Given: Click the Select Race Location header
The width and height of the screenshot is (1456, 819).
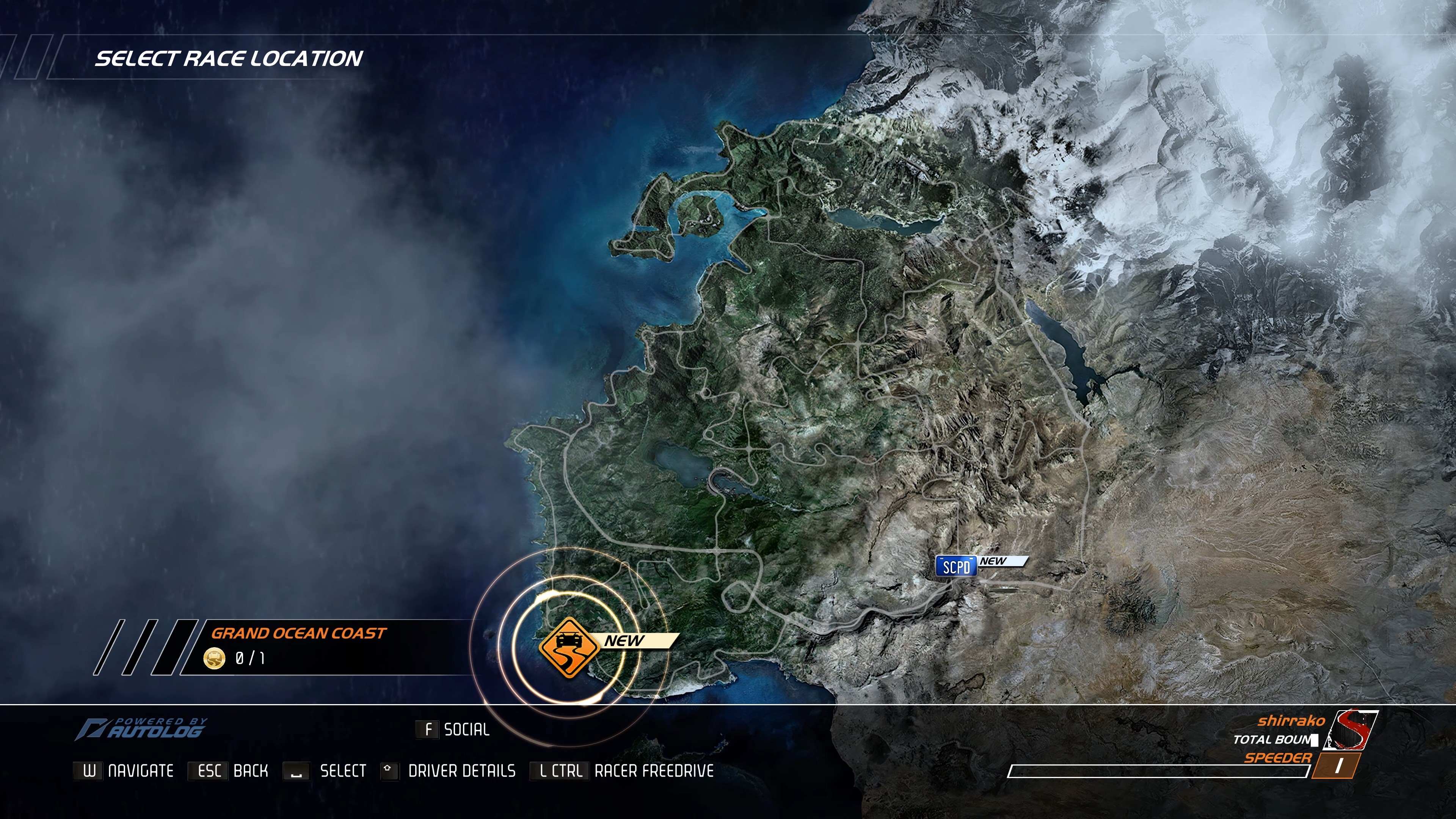Looking at the screenshot, I should [x=229, y=58].
